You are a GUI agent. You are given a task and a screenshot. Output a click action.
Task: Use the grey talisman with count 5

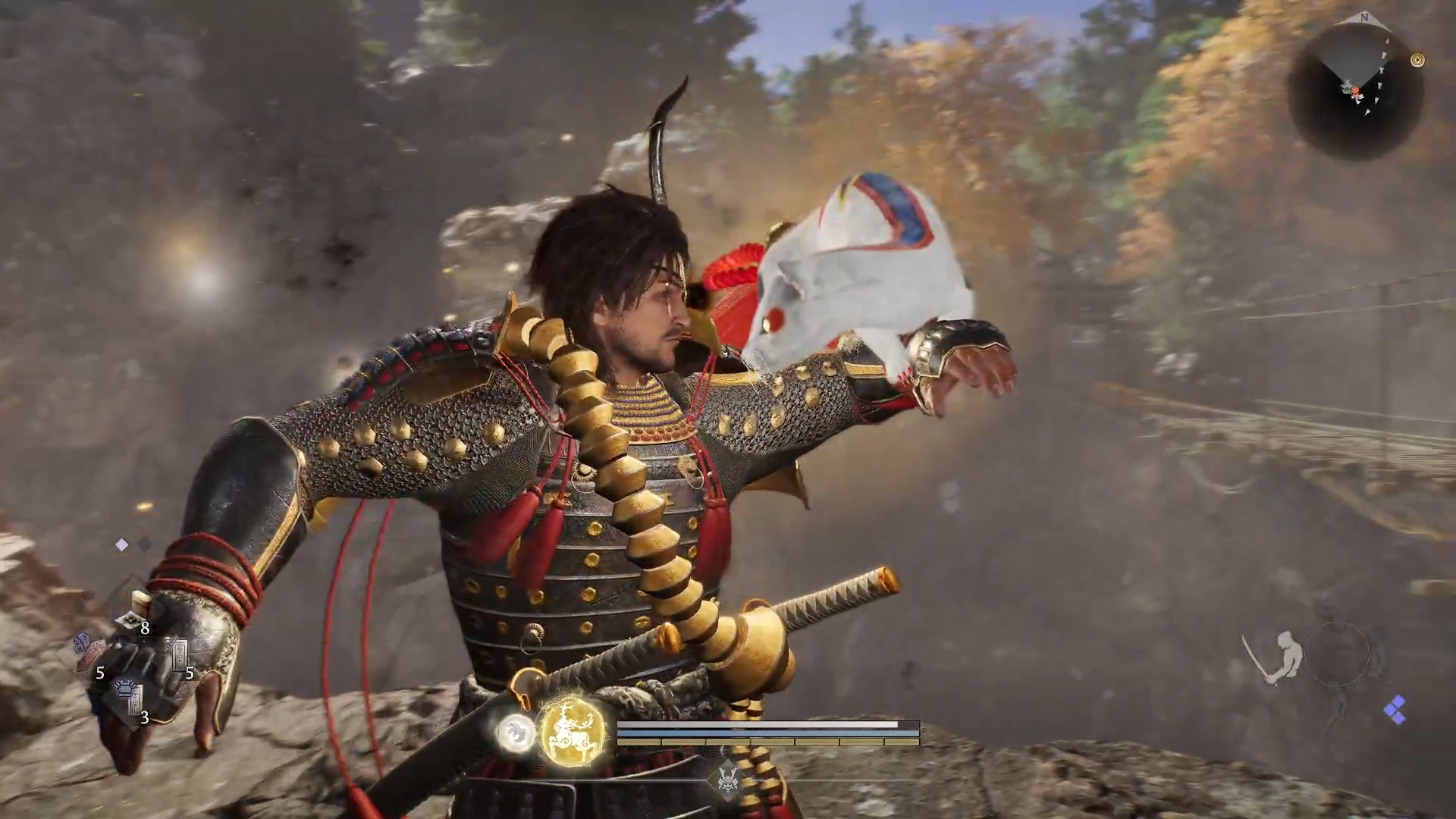[x=179, y=654]
